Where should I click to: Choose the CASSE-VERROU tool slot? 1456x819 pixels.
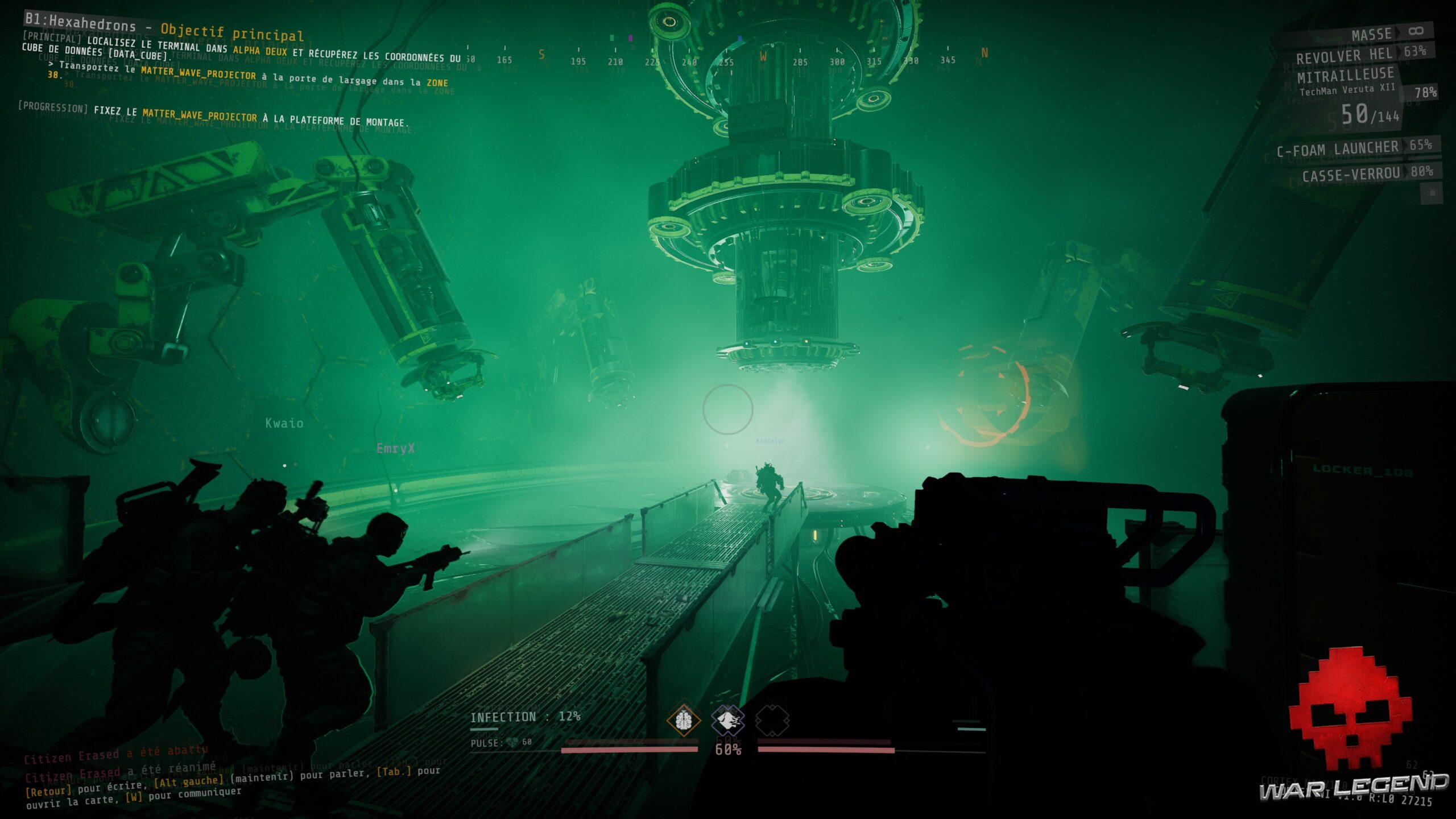point(1351,173)
